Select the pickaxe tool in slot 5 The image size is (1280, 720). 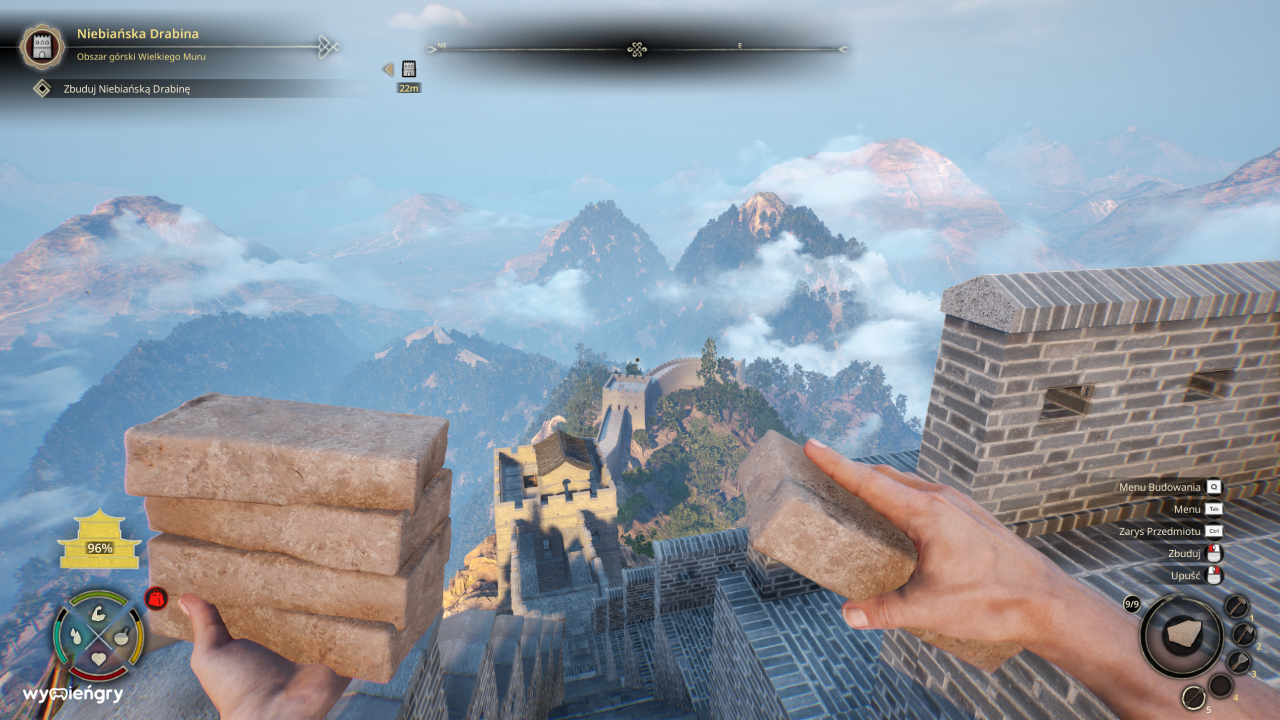point(1194,698)
